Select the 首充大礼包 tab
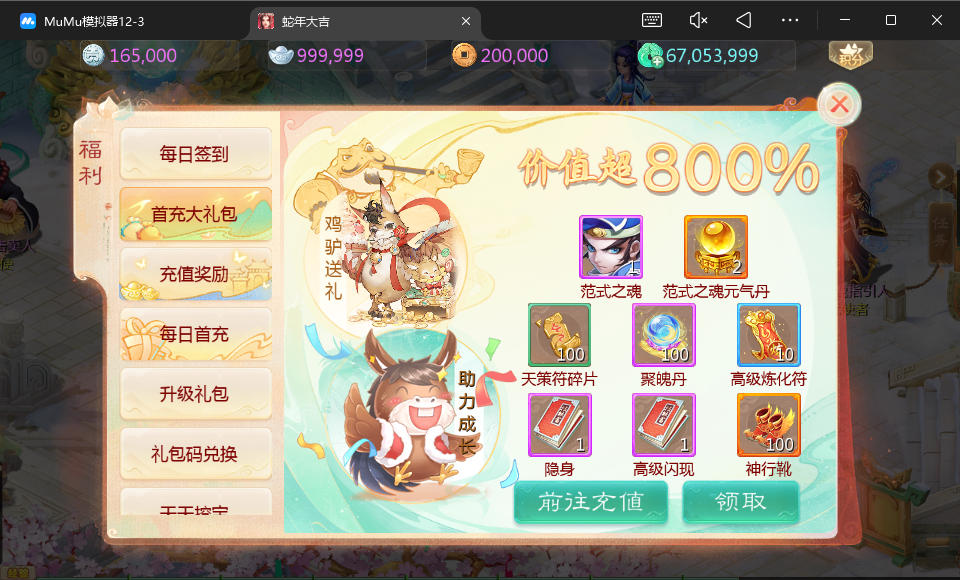Viewport: 960px width, 580px height. (195, 214)
